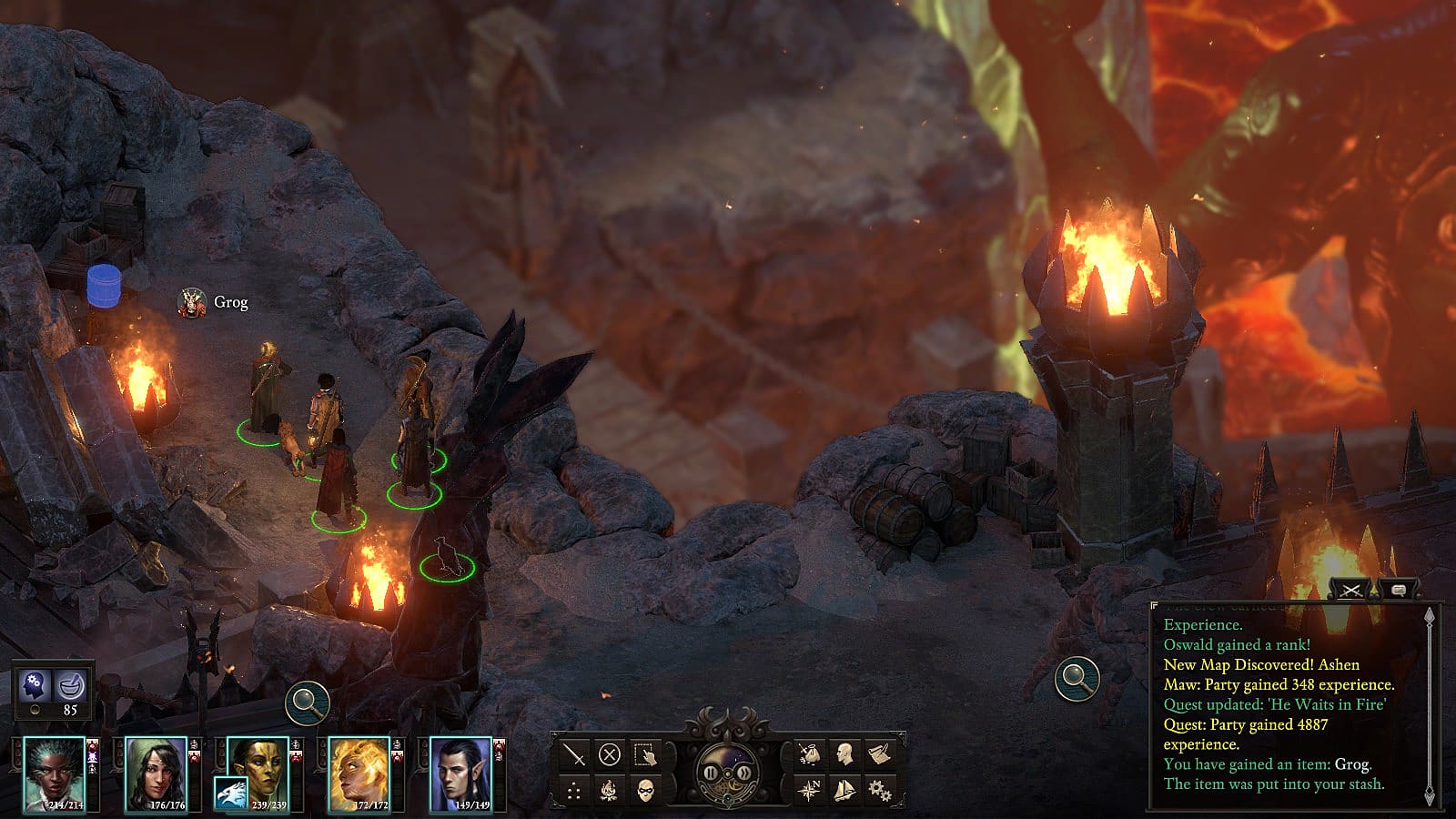1456x819 pixels.
Task: Activate the select-all party button
Action: (x=645, y=754)
